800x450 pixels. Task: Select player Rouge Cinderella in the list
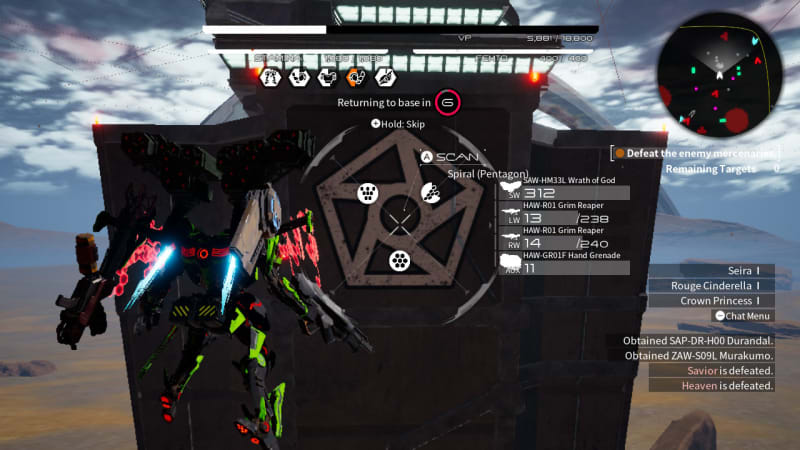point(720,285)
